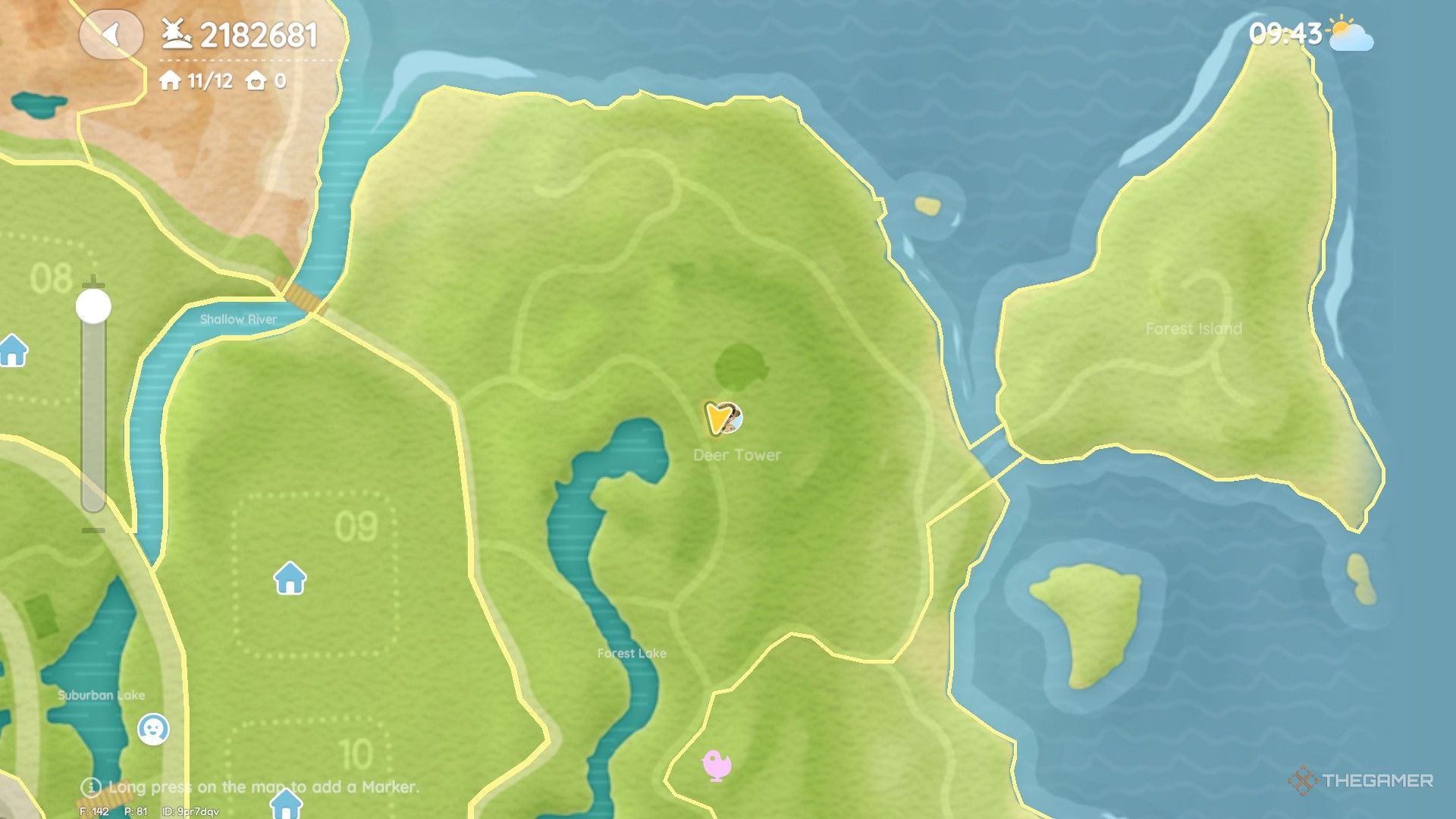Select the blue house marker below plot 10
Viewport: 1456px width, 819px height.
pyautogui.click(x=286, y=803)
